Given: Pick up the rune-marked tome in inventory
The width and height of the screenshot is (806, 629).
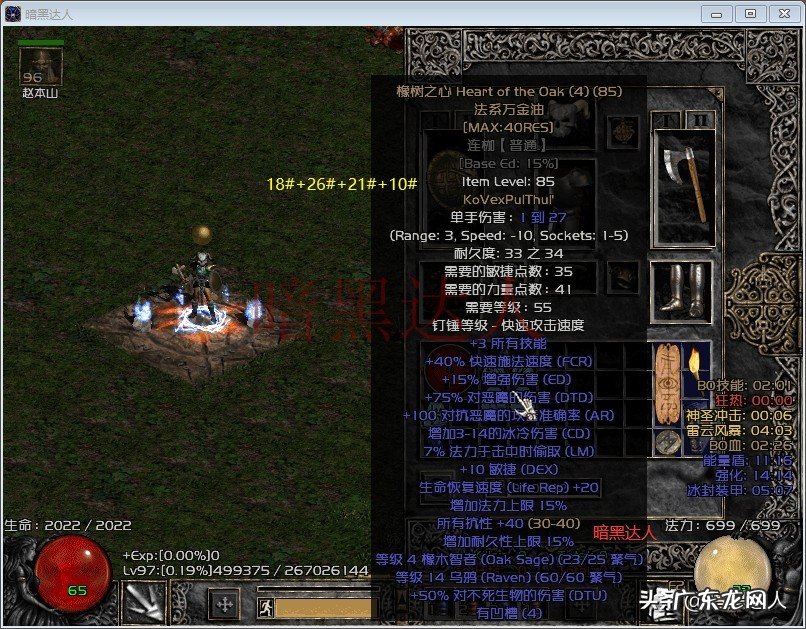Looking at the screenshot, I should pos(666,394).
